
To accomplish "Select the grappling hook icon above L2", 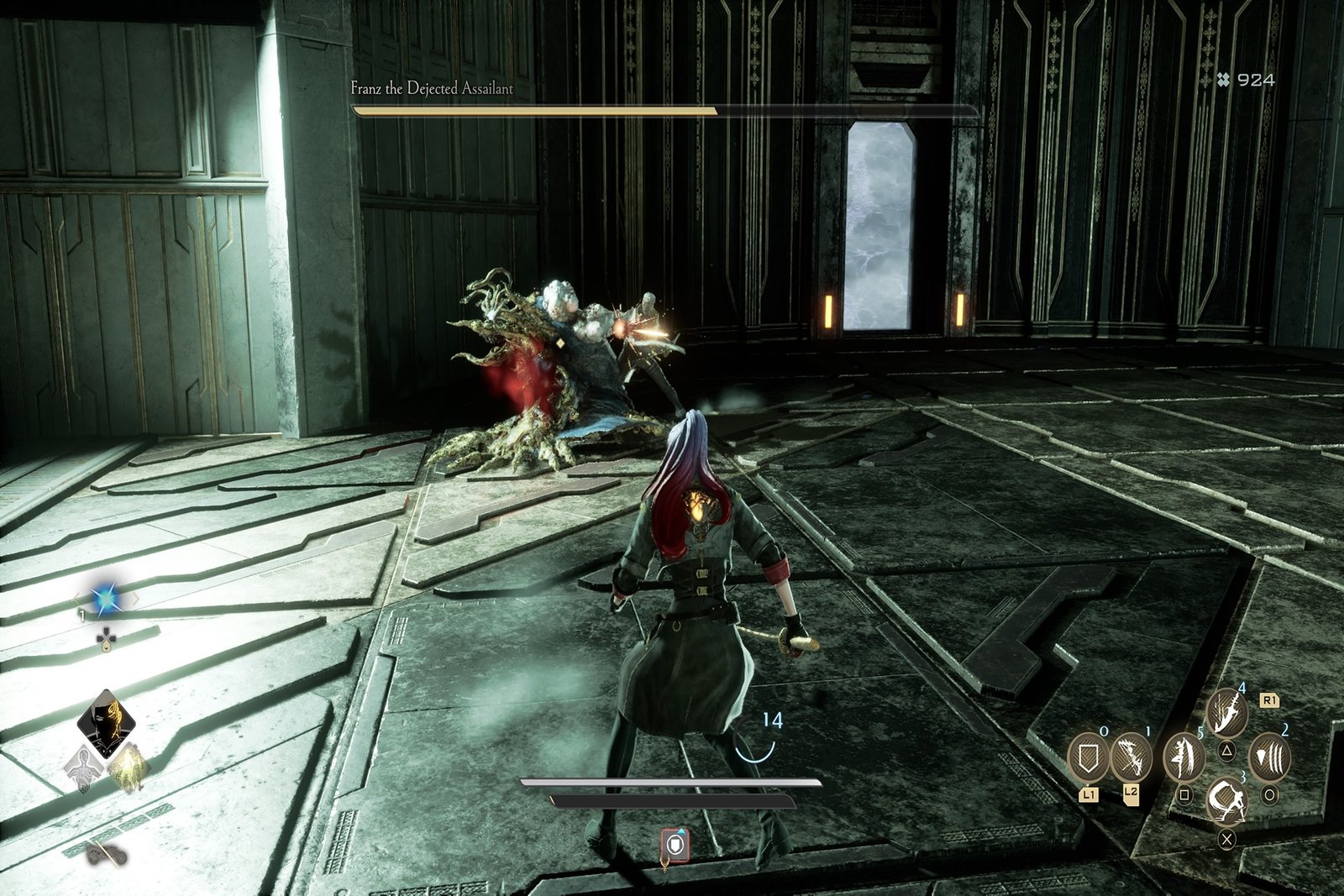I will pyautogui.click(x=1131, y=758).
